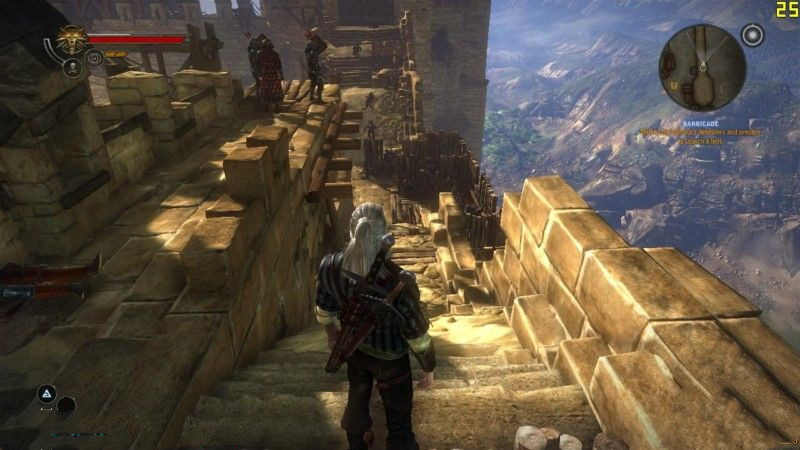
Task: Select the skull icon below the medallion
Action: (x=73, y=68)
